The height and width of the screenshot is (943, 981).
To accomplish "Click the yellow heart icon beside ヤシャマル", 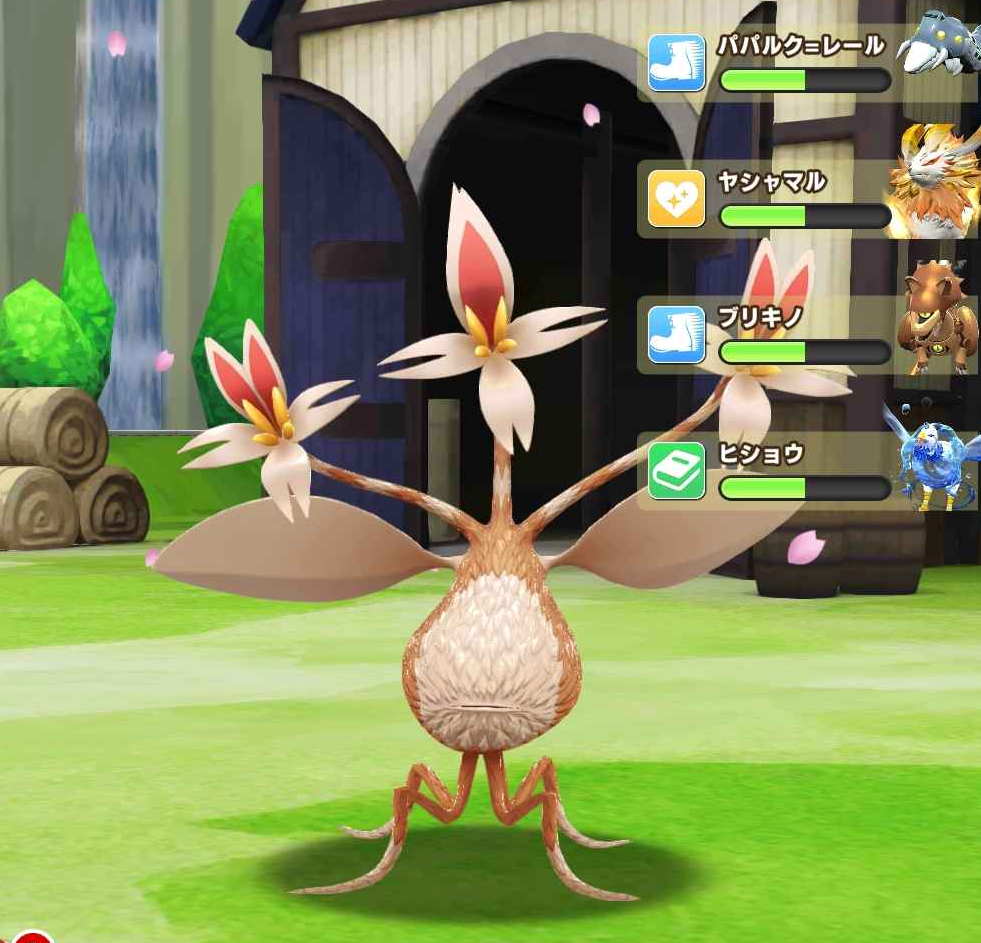I will point(676,198).
